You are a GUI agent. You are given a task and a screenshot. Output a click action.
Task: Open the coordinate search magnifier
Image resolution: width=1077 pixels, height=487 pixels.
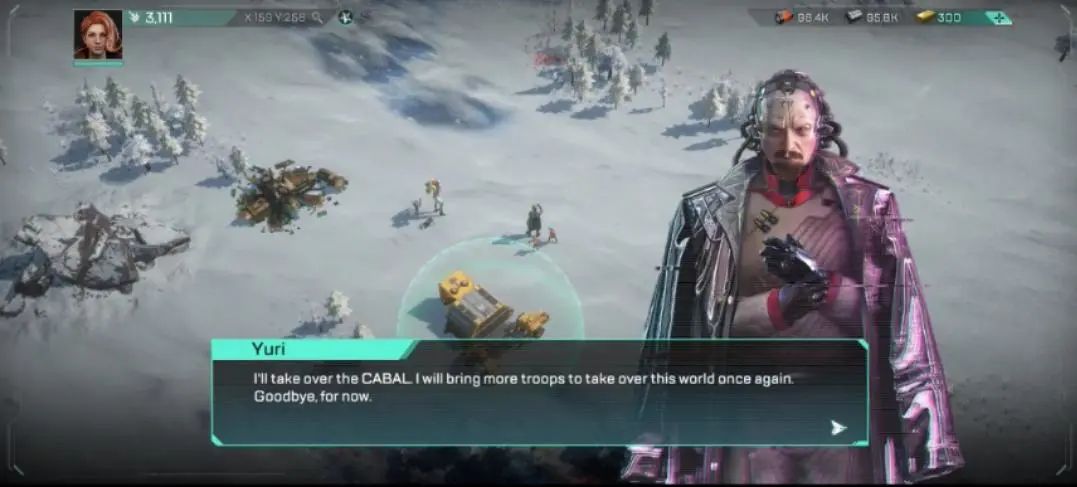(318, 18)
